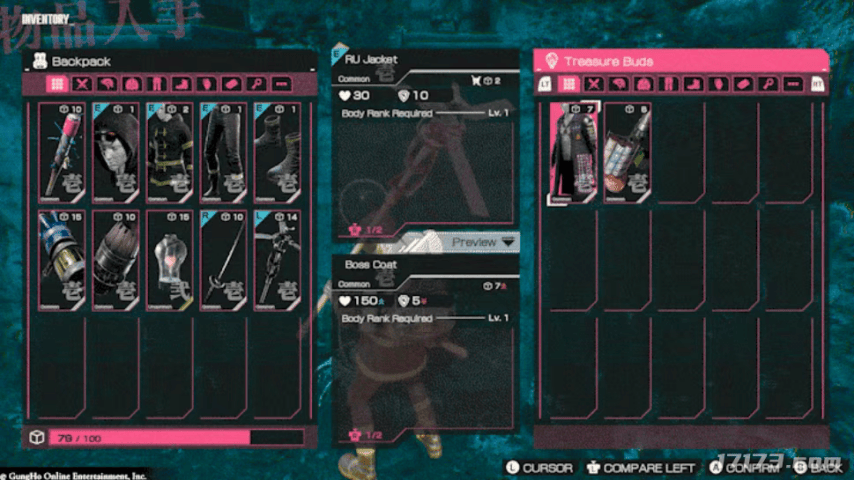The image size is (854, 480).
Task: Choose the glass jar with heart item
Action: pyautogui.click(x=170, y=257)
